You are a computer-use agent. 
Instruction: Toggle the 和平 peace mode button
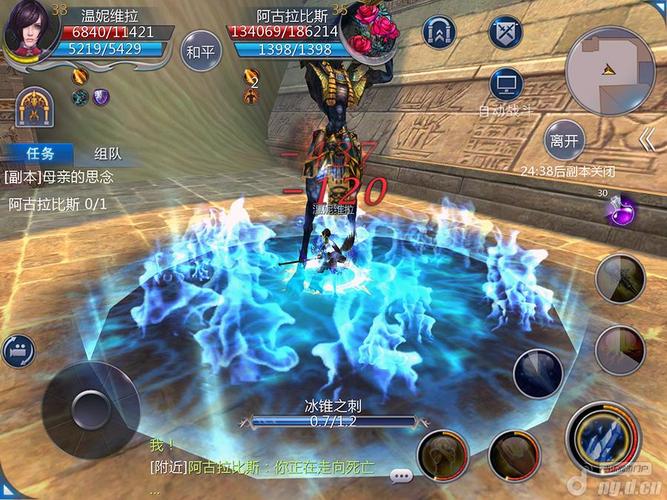click(x=201, y=51)
